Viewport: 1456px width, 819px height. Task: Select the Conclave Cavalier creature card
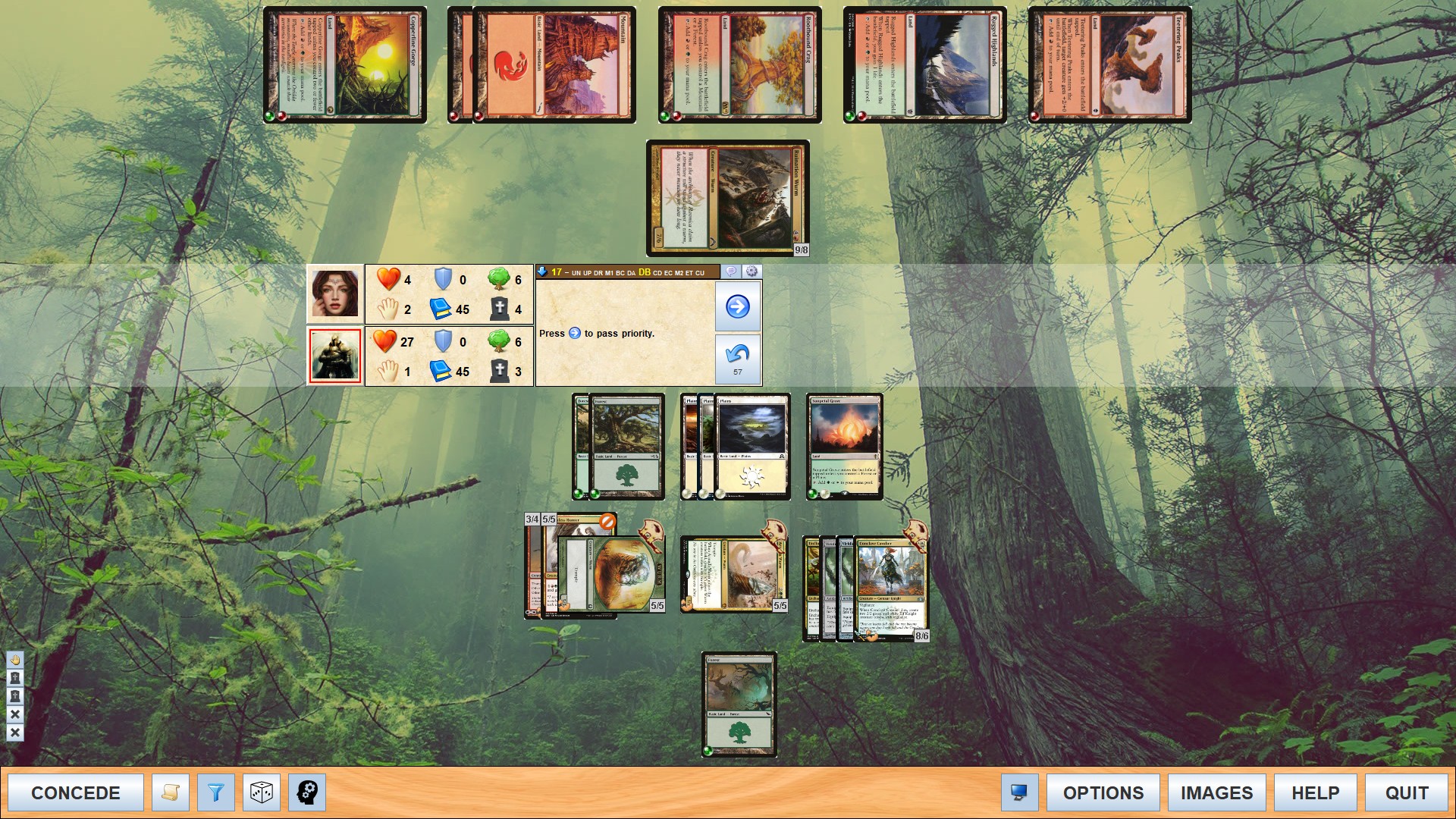[891, 588]
